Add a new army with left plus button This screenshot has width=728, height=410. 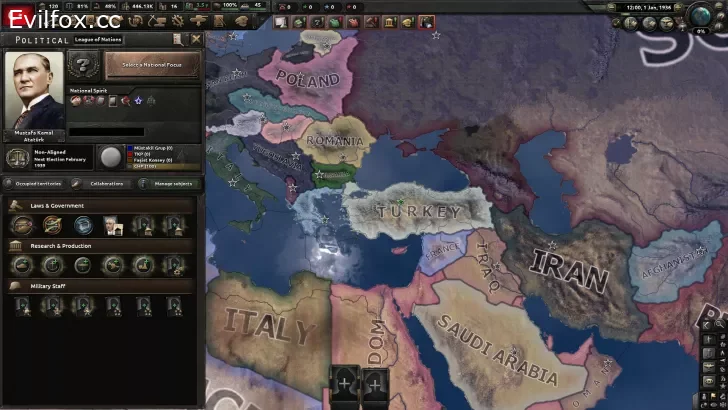(346, 382)
